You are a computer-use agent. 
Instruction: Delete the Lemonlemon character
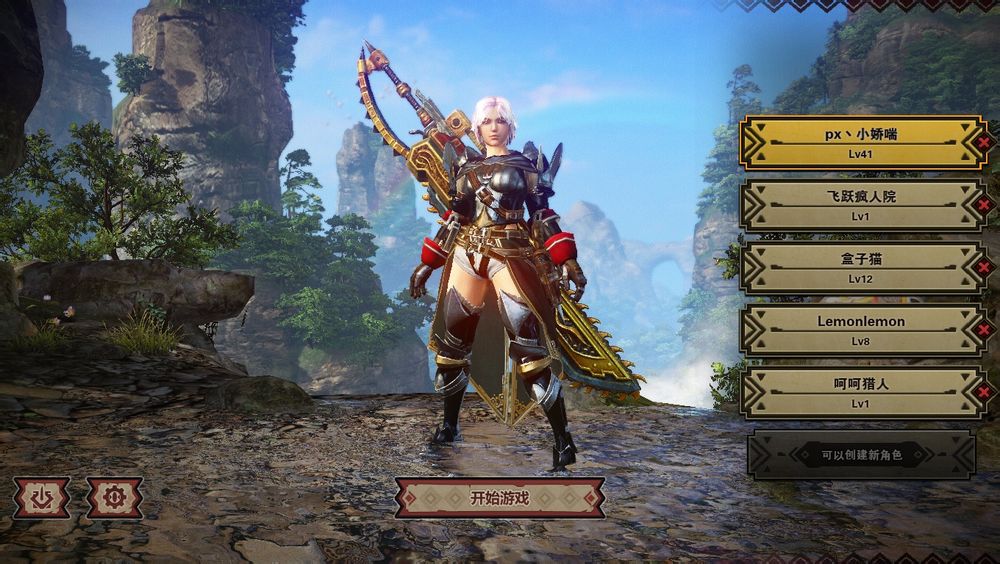click(984, 330)
